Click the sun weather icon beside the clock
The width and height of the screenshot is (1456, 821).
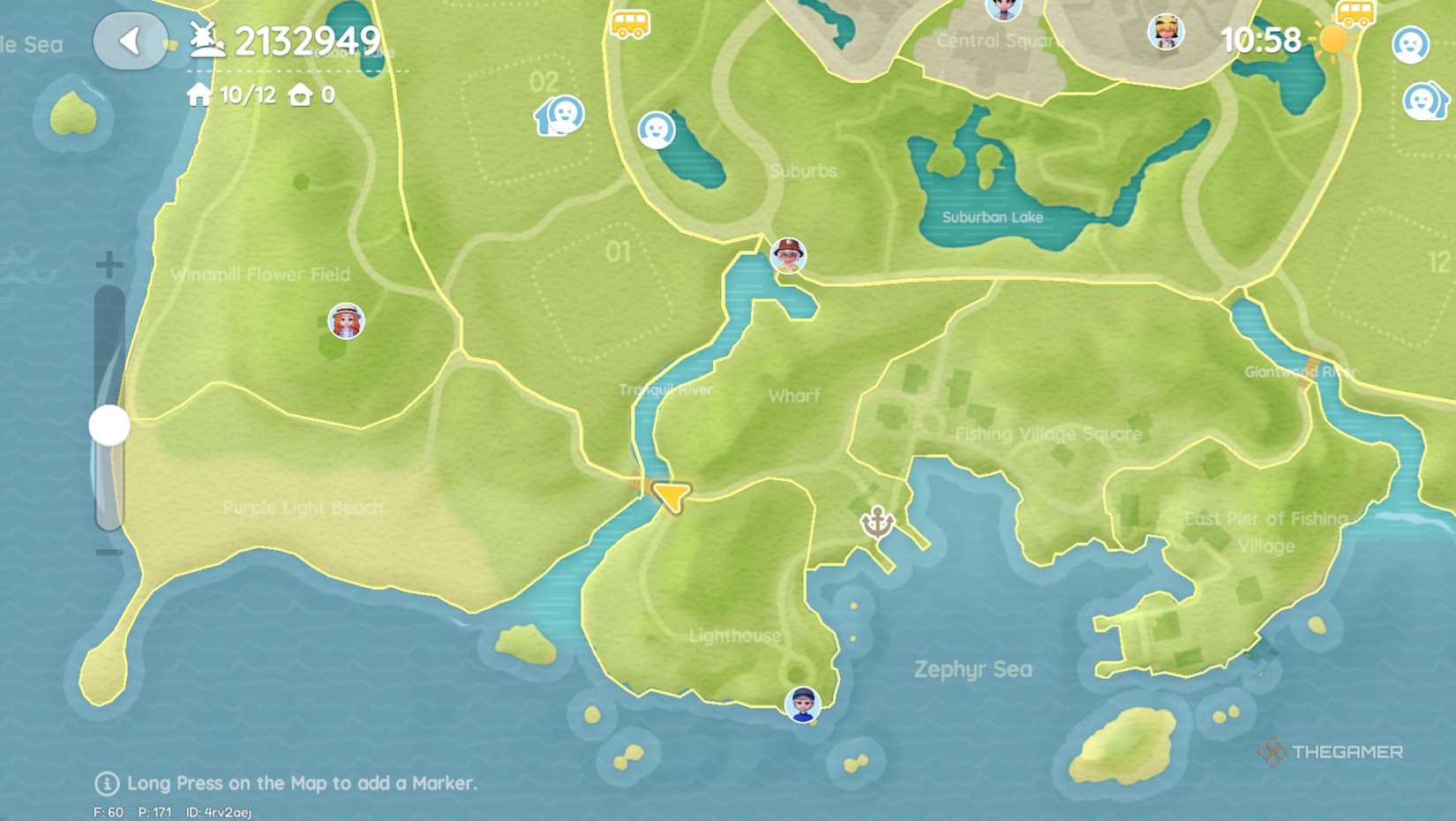(x=1332, y=40)
